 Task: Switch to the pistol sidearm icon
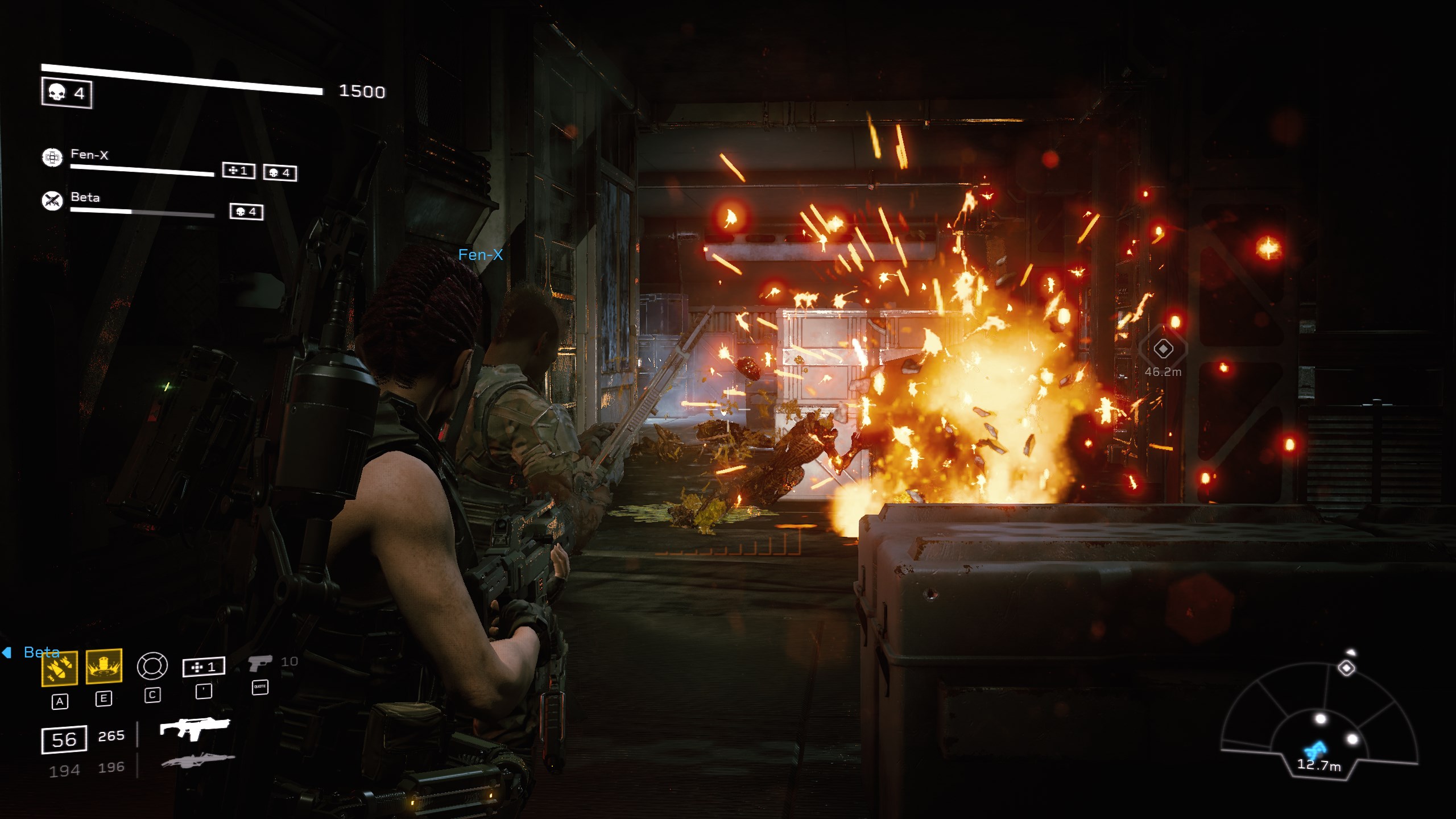click(259, 663)
